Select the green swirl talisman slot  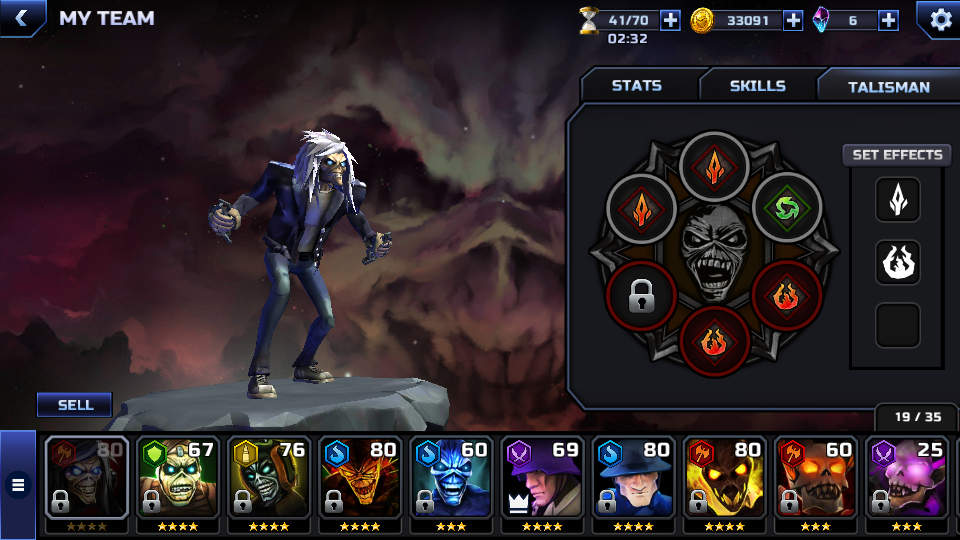(x=786, y=209)
